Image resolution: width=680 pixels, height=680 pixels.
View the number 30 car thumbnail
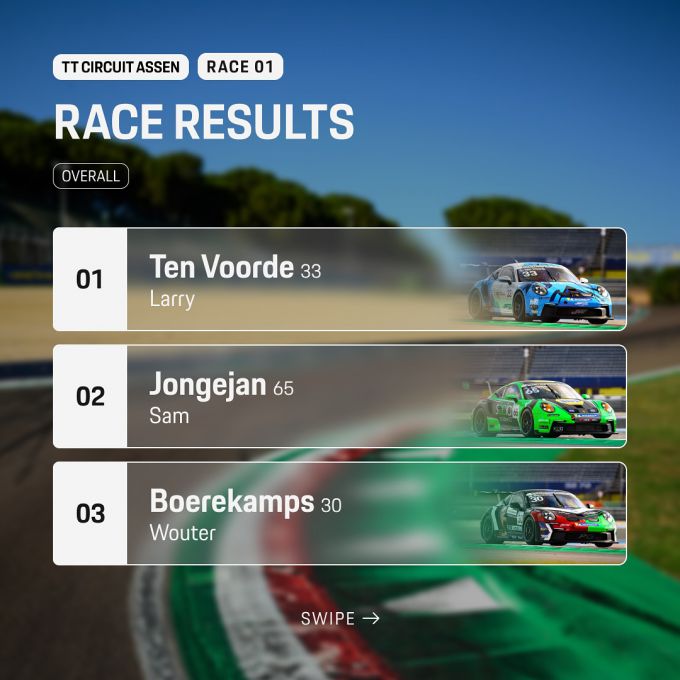coord(549,519)
